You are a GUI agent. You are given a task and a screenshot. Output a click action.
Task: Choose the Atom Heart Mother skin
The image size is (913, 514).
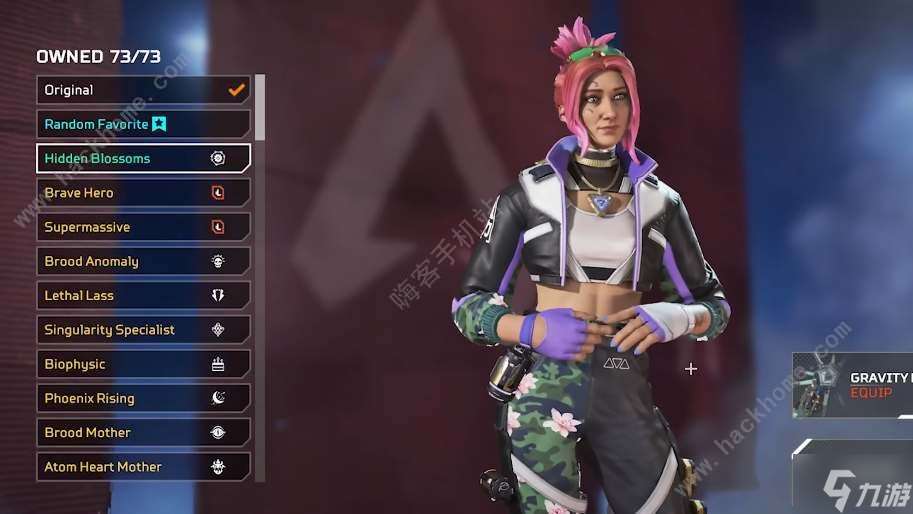143,467
